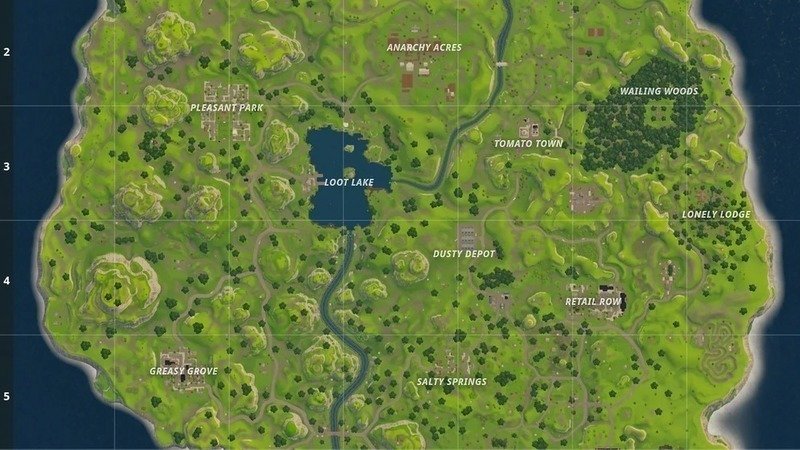
Task: Select the Pleasant Park map label
Action: (226, 107)
